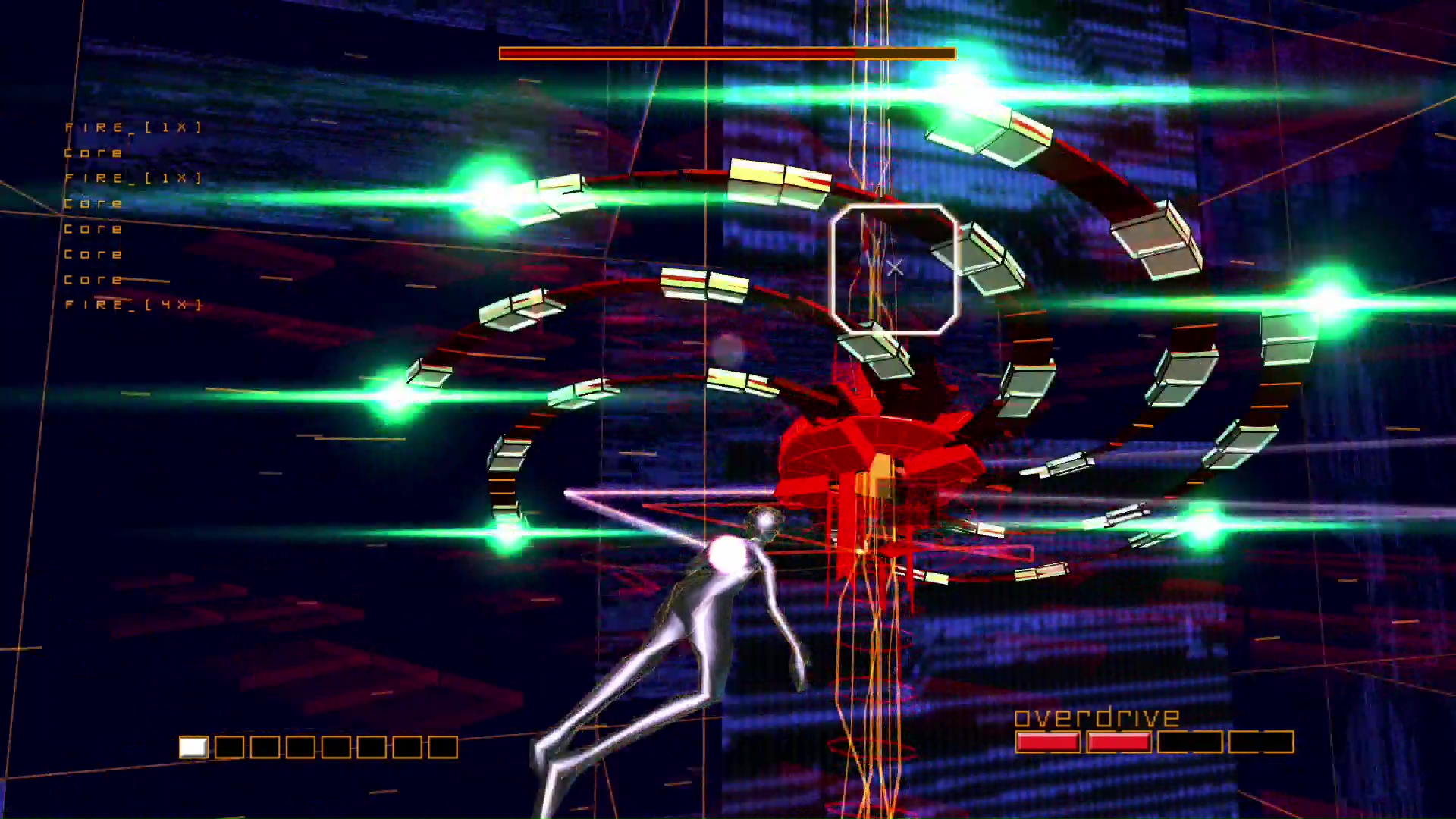
Task: Click an empty overdrive slot on the right
Action: (1259, 742)
